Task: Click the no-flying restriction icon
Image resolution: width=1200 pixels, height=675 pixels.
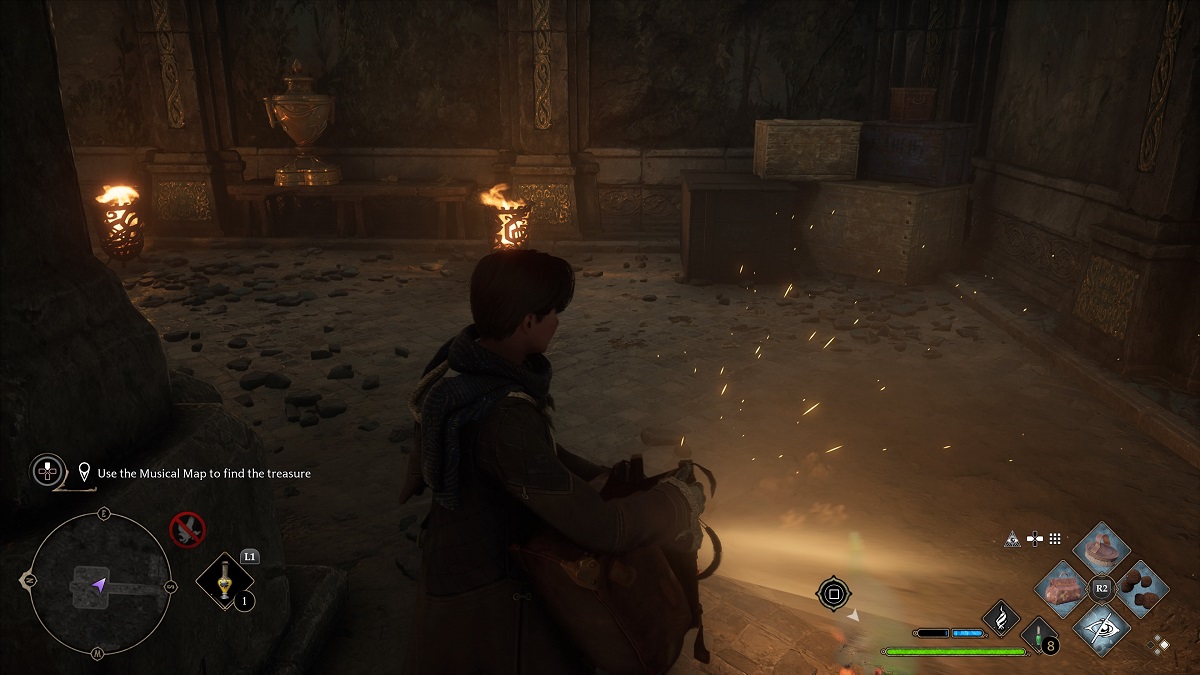Action: click(187, 527)
